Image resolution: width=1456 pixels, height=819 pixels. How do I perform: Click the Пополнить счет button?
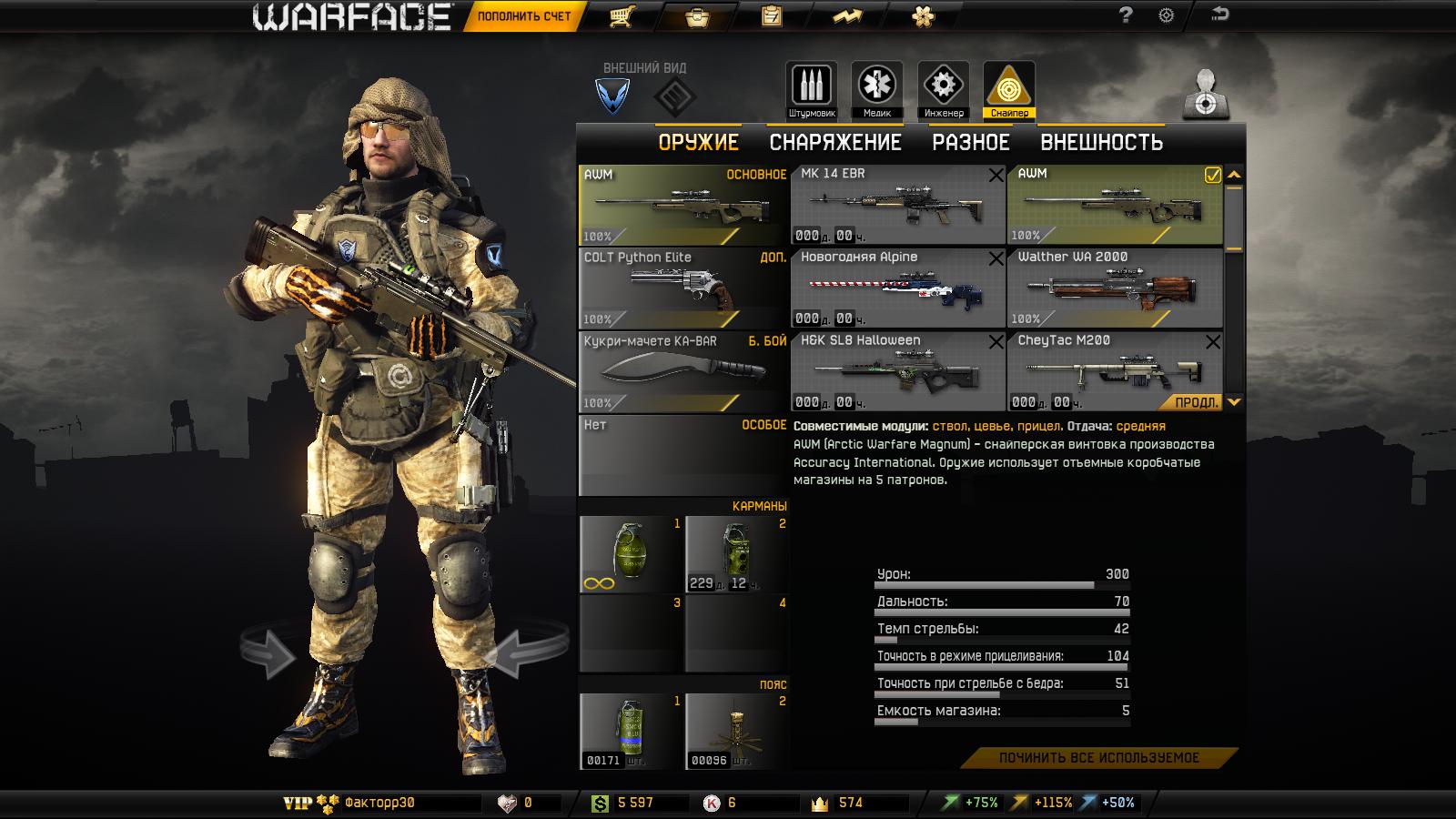click(524, 16)
